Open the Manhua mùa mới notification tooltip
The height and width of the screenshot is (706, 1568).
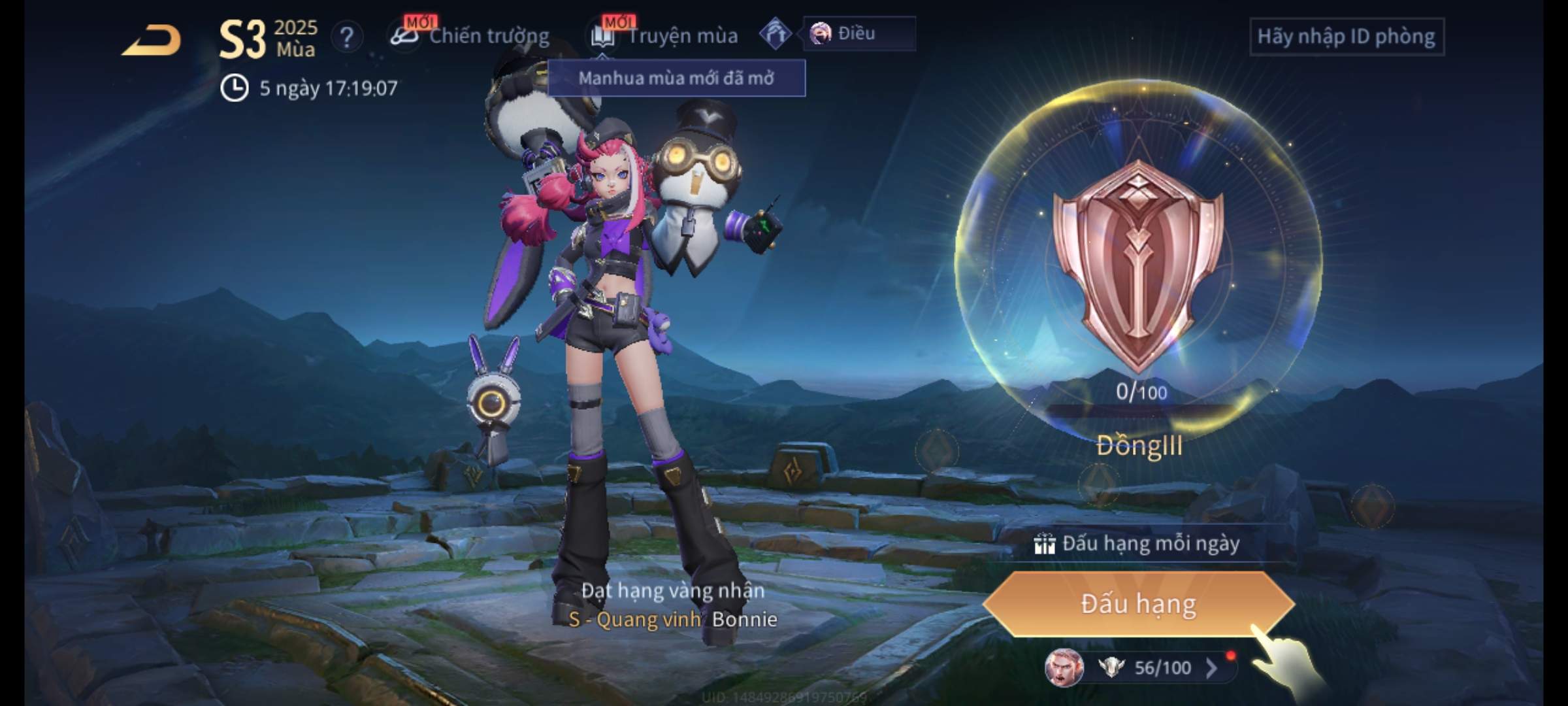pos(676,78)
